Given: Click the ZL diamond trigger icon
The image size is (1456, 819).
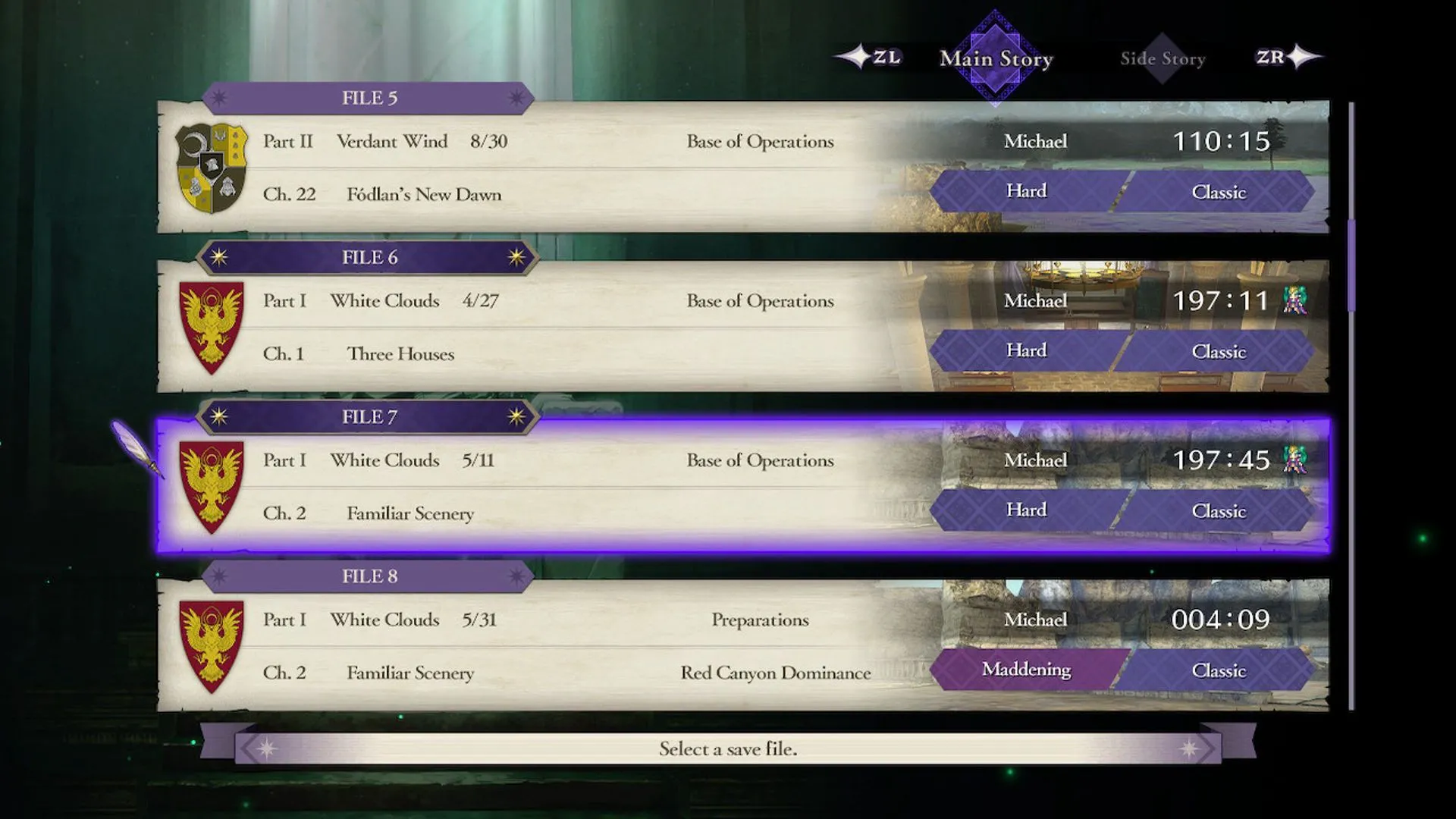Looking at the screenshot, I should pyautogui.click(x=858, y=55).
